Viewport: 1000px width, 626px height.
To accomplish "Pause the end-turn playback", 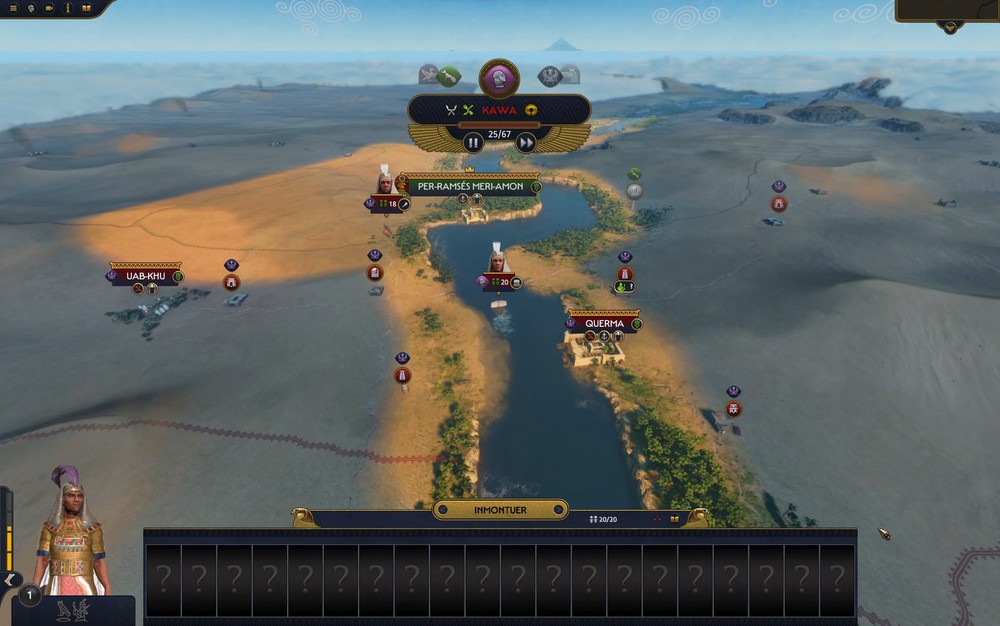I will (473, 142).
